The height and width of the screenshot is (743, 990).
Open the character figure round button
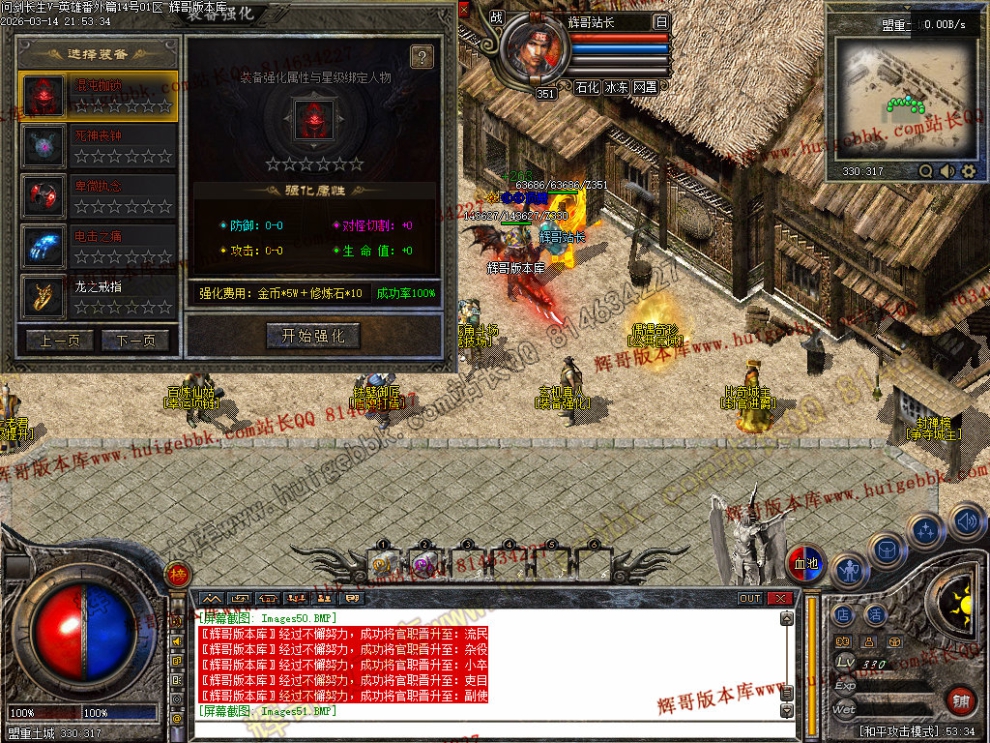tap(849, 571)
